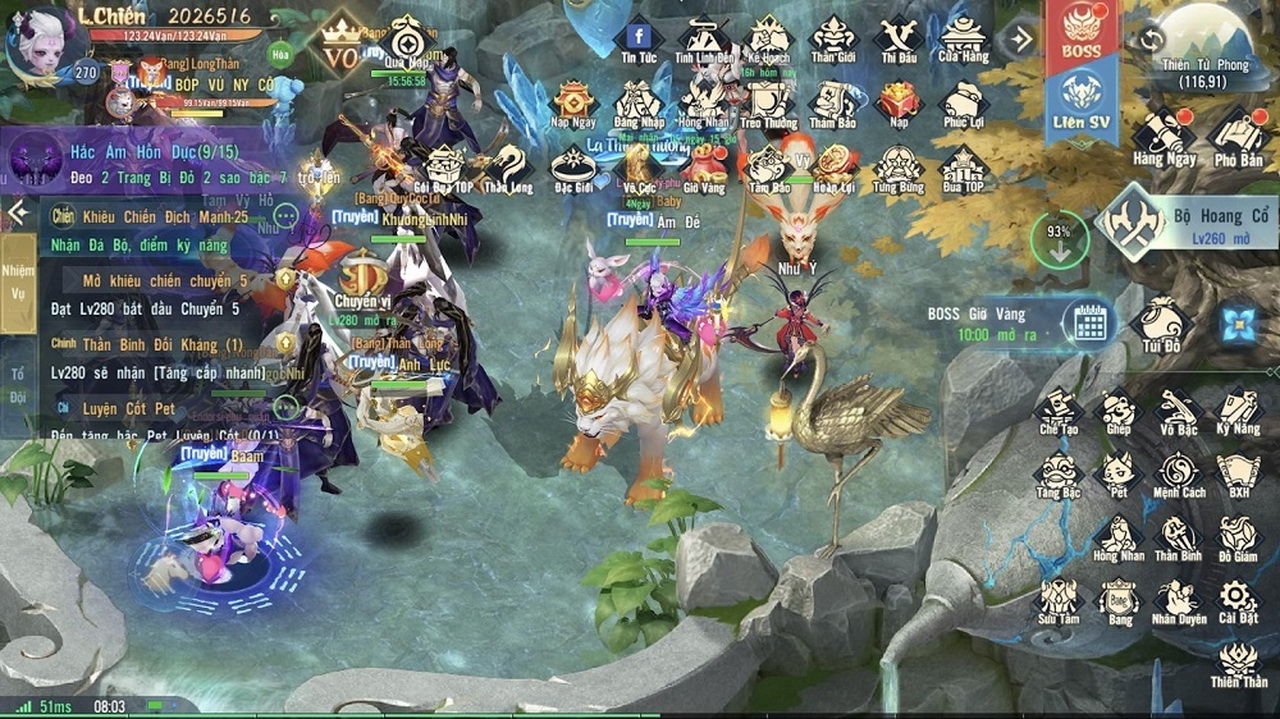Image resolution: width=1280 pixels, height=719 pixels.
Task: Open the Phúc Lợi welfare menu
Action: pyautogui.click(x=963, y=104)
